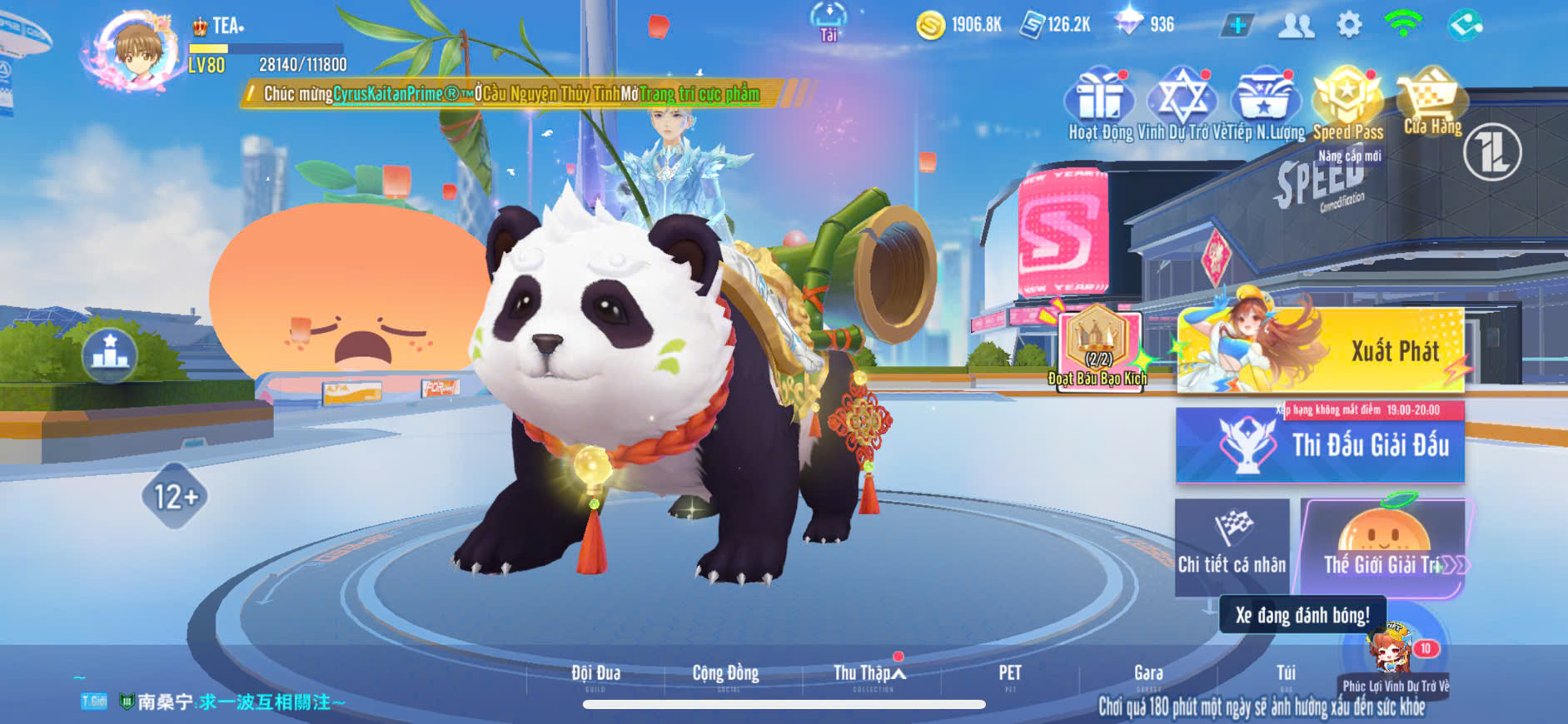Open Chi tiết cá nhân details

(x=1232, y=547)
